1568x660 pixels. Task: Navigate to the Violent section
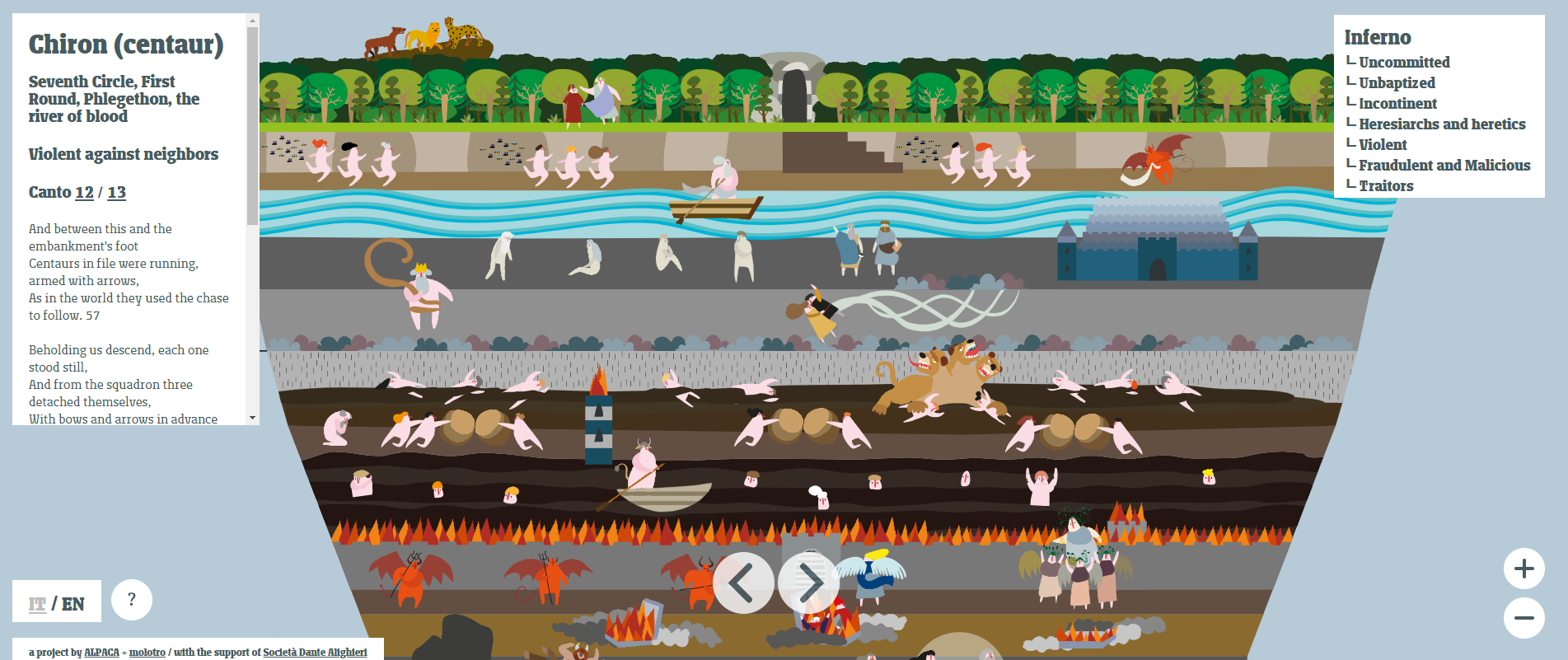[x=1383, y=144]
